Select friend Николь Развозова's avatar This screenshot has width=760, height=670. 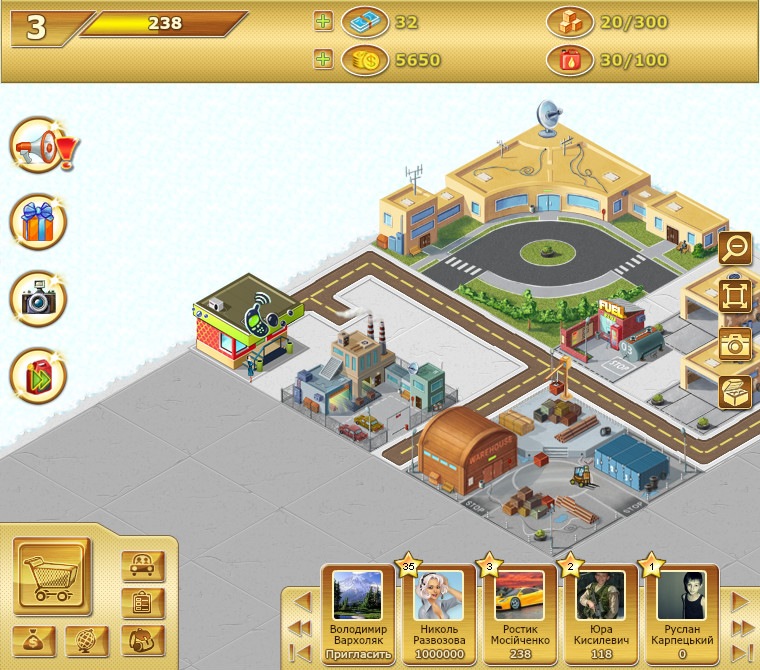pos(439,596)
